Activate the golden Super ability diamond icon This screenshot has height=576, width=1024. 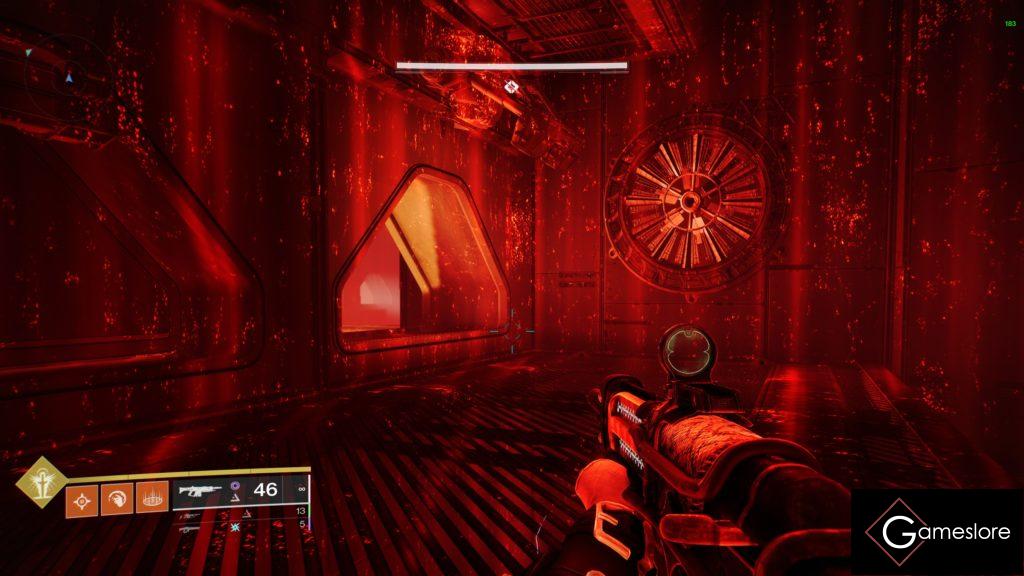tap(41, 482)
